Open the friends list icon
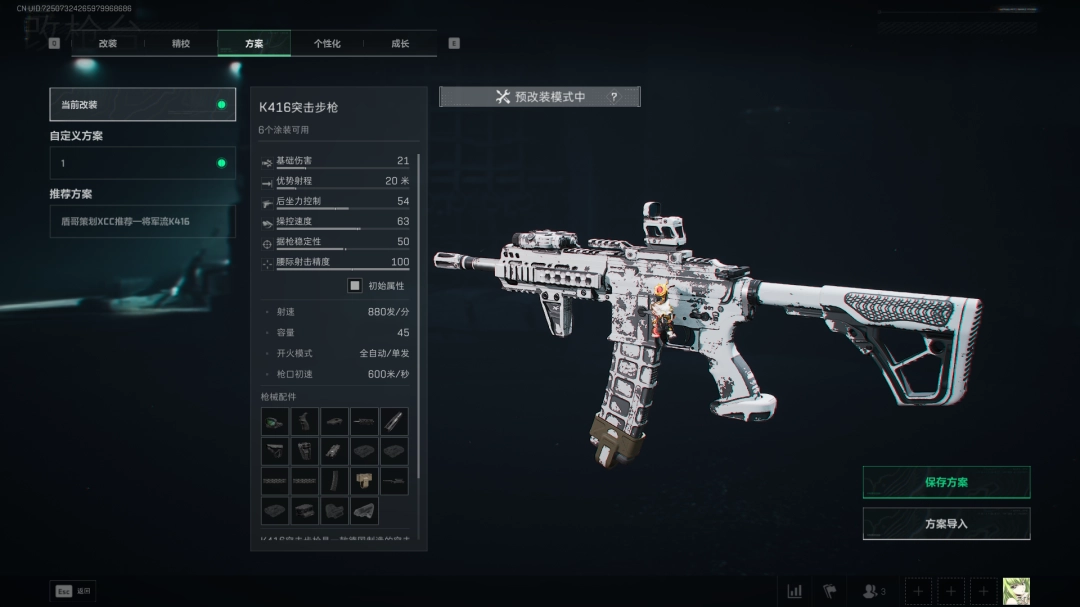 (872, 591)
